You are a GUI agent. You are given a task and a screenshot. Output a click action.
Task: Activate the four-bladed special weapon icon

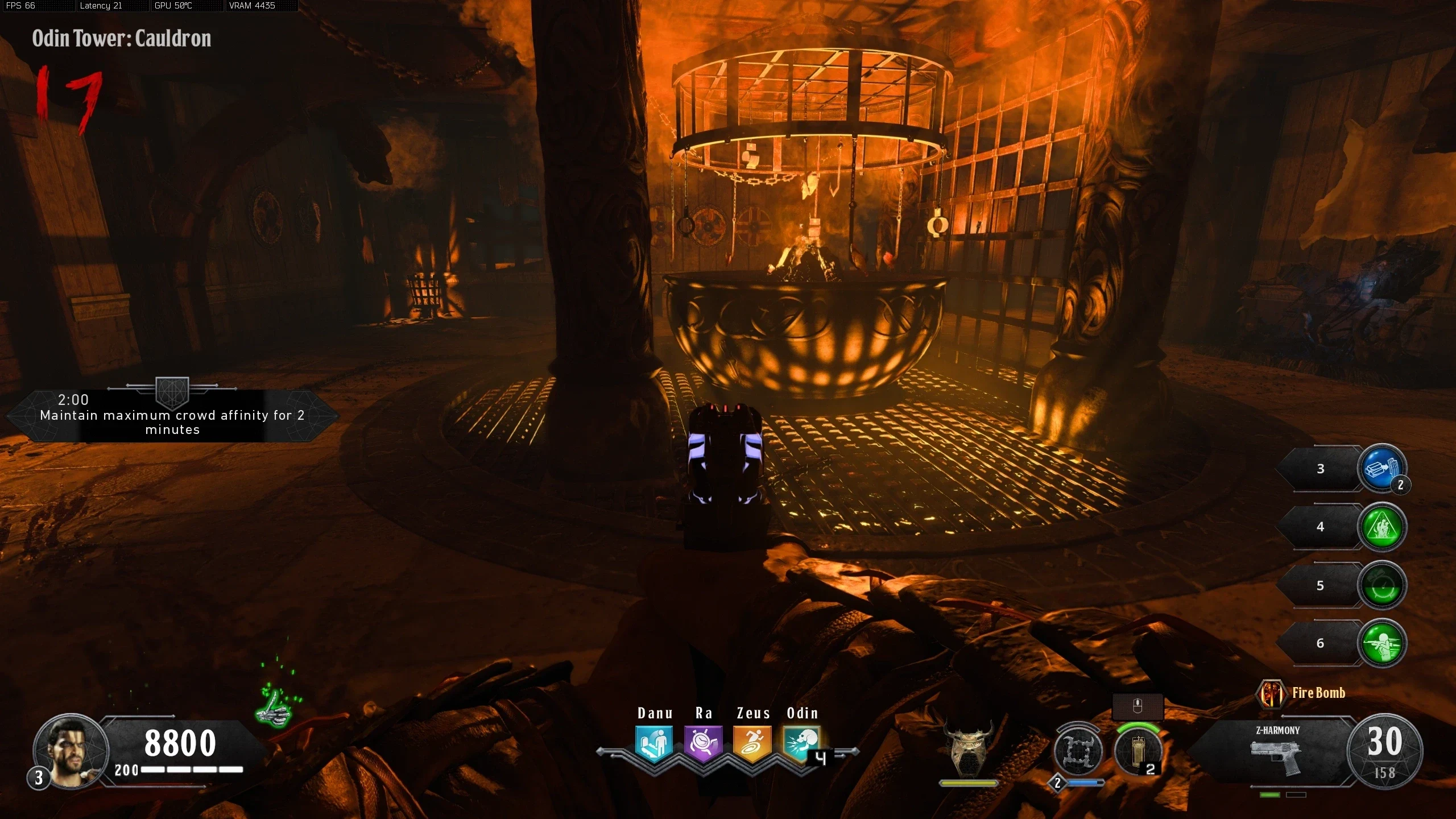click(x=1078, y=751)
